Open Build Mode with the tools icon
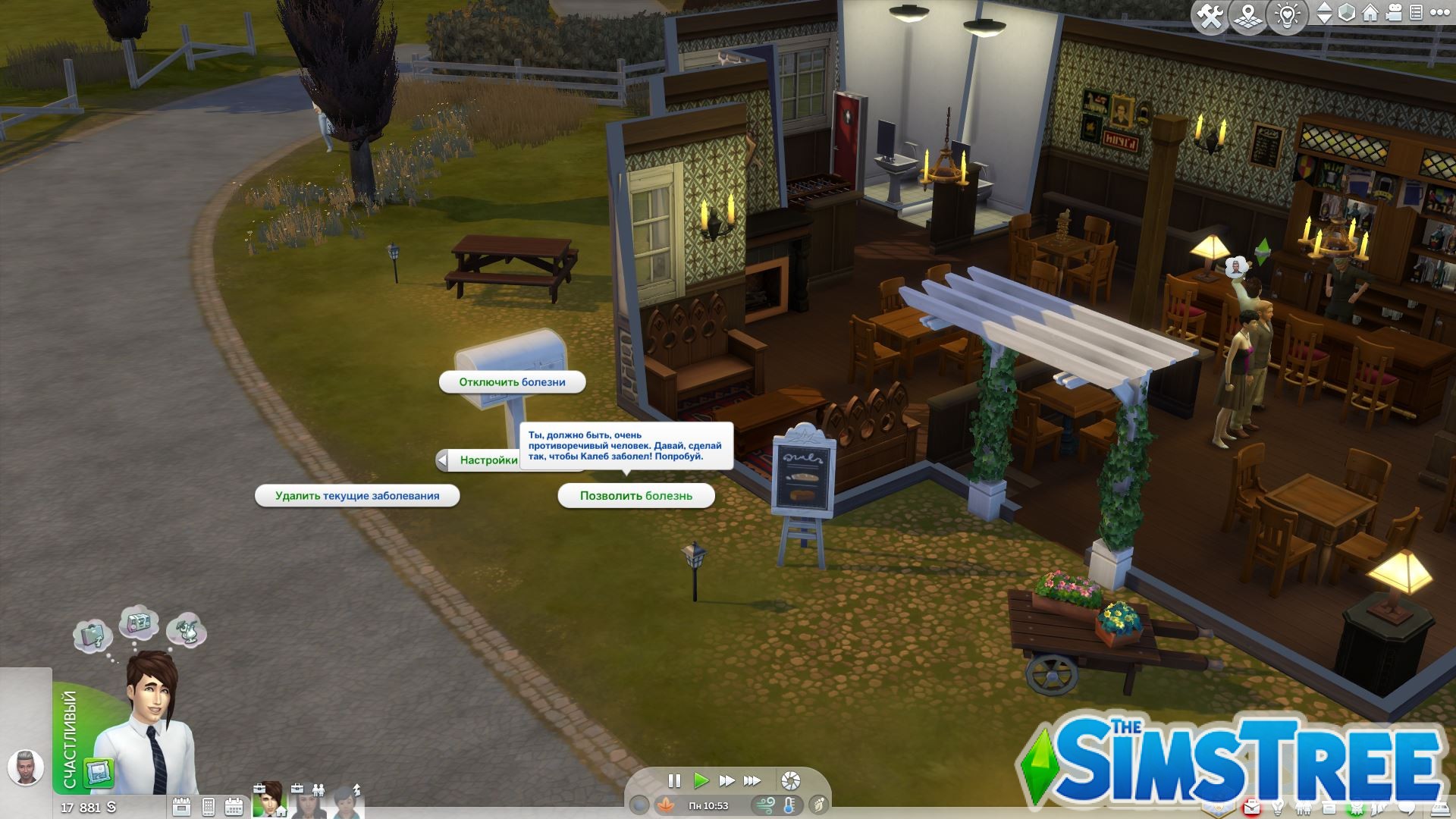The image size is (1456, 819). (x=1210, y=14)
